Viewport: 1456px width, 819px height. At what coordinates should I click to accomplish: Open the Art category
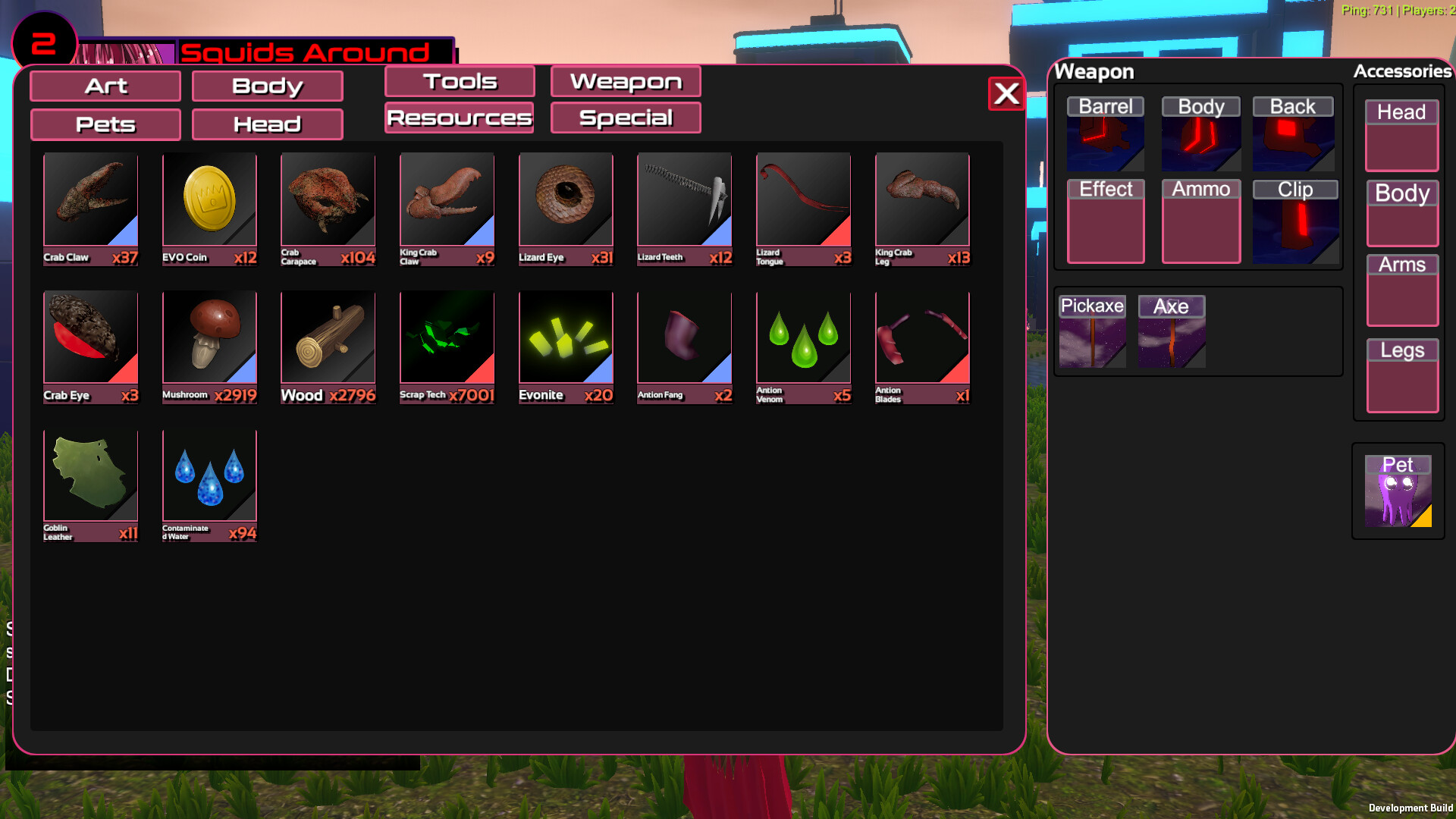(x=105, y=86)
